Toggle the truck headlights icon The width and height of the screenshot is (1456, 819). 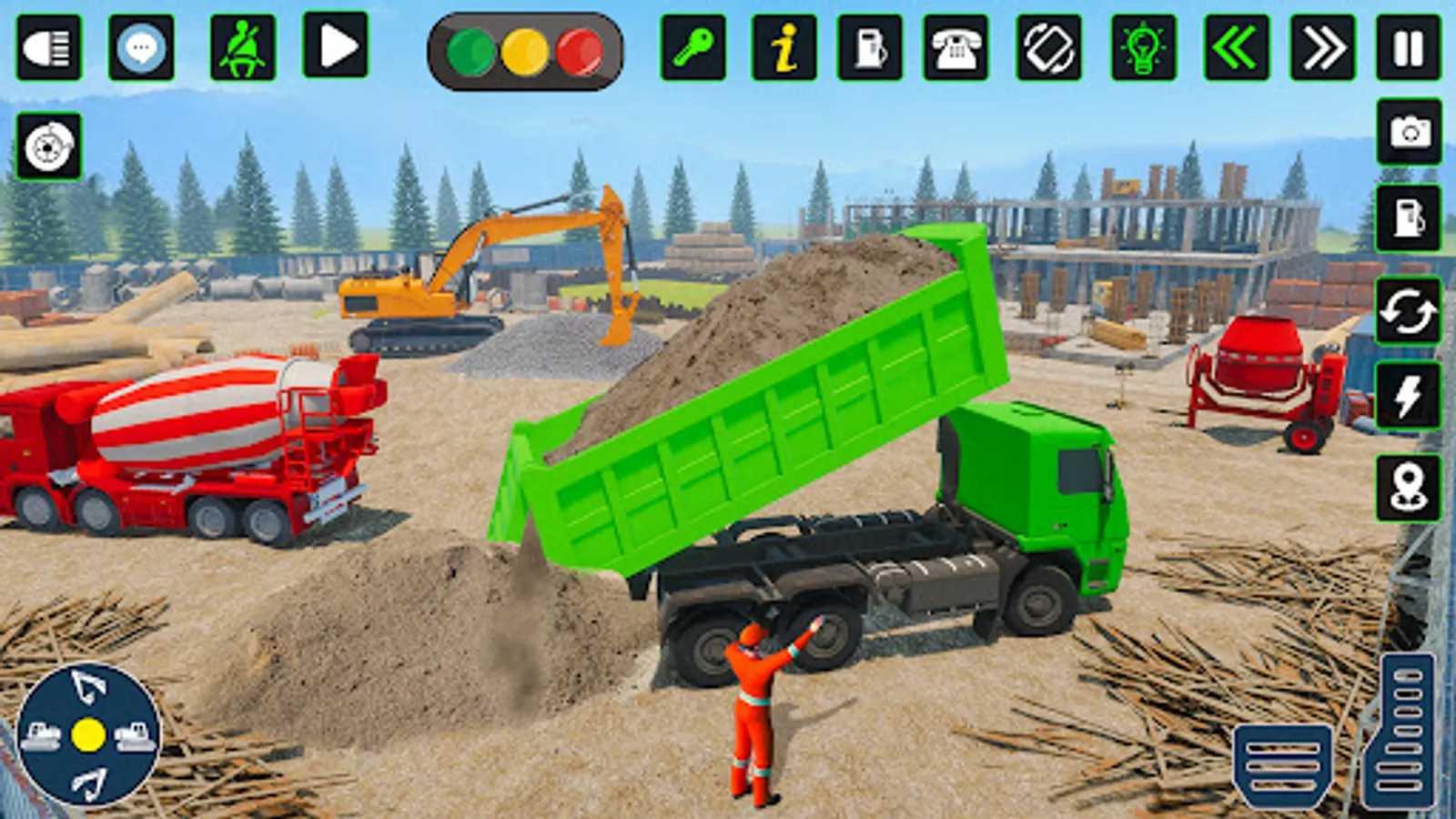pyautogui.click(x=50, y=50)
